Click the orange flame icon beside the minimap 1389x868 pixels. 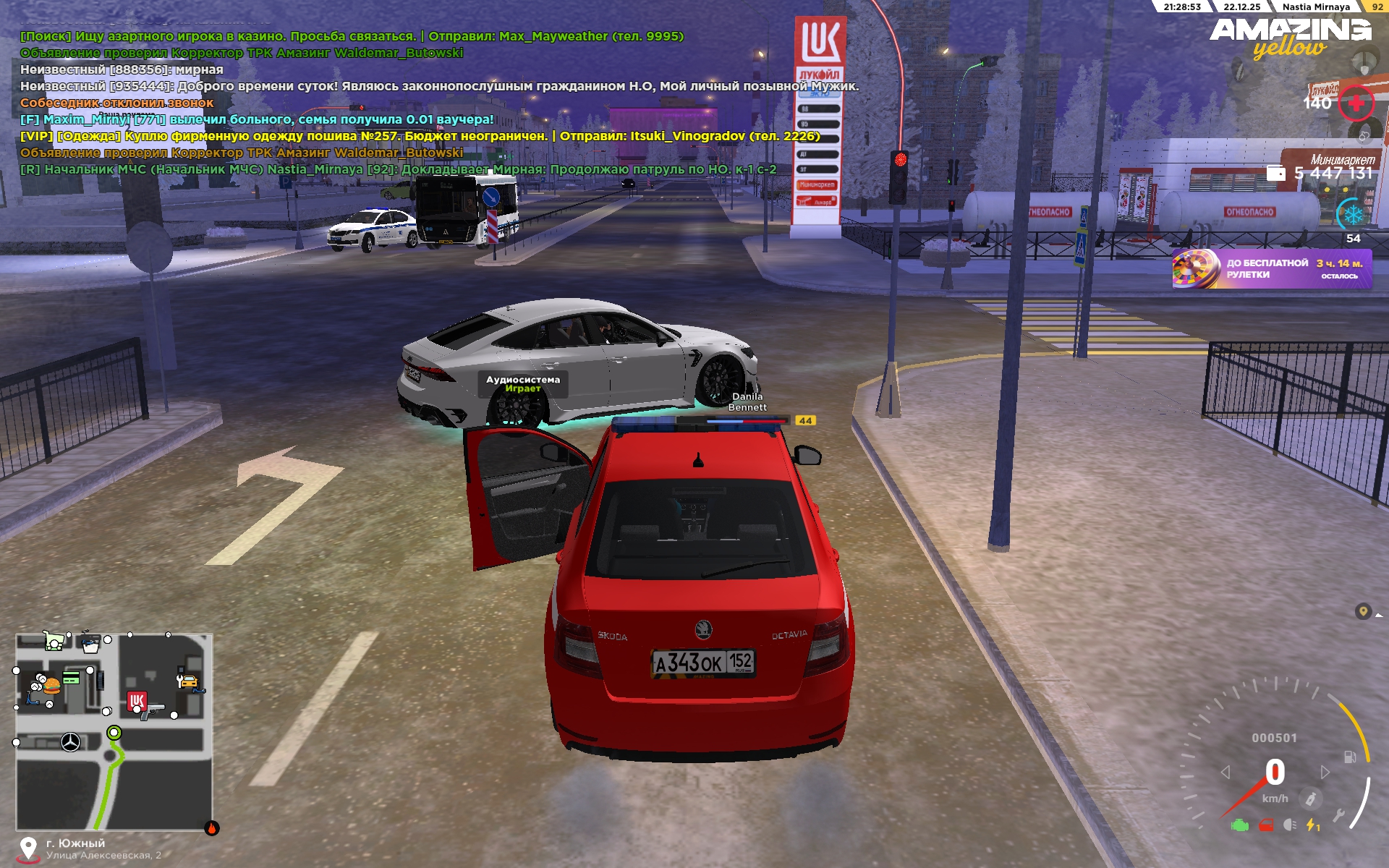pyautogui.click(x=212, y=828)
